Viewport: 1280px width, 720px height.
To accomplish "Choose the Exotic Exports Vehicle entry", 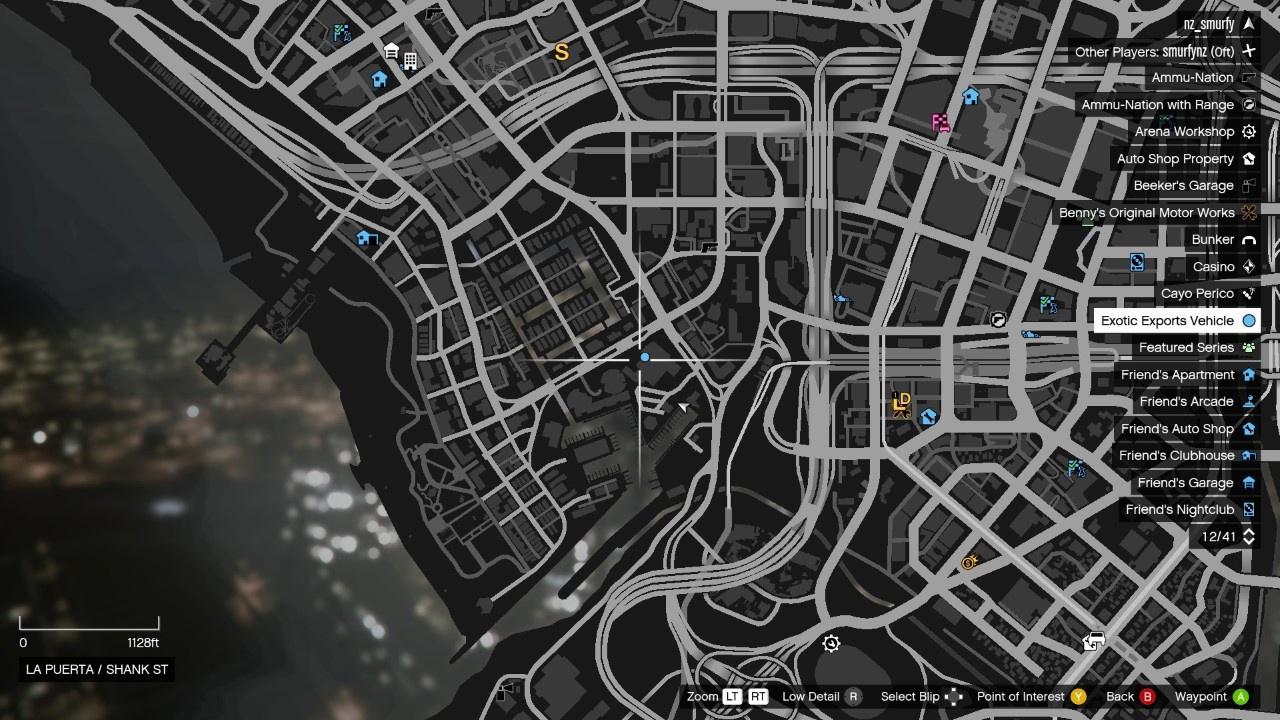I will click(x=1167, y=321).
